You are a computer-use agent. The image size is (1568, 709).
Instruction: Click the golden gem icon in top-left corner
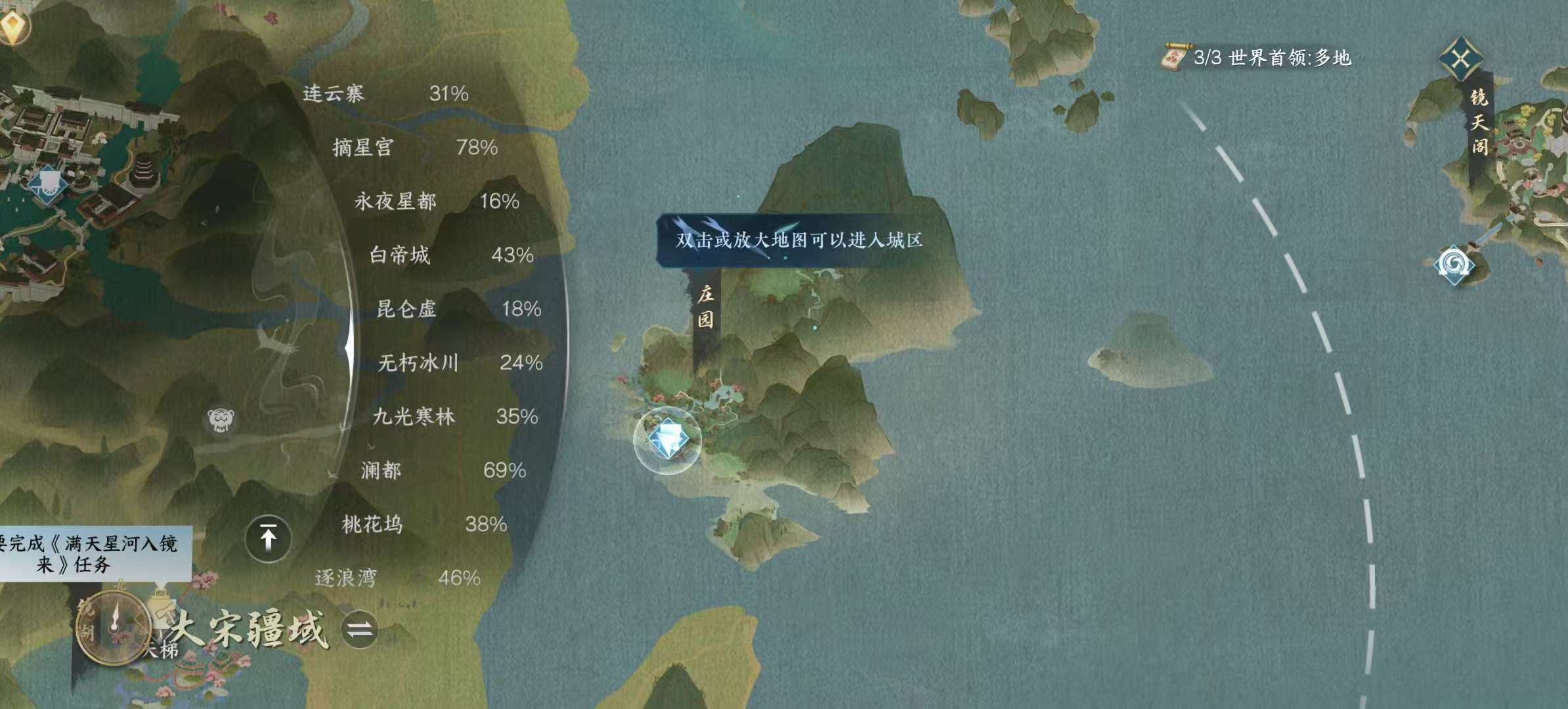14,28
